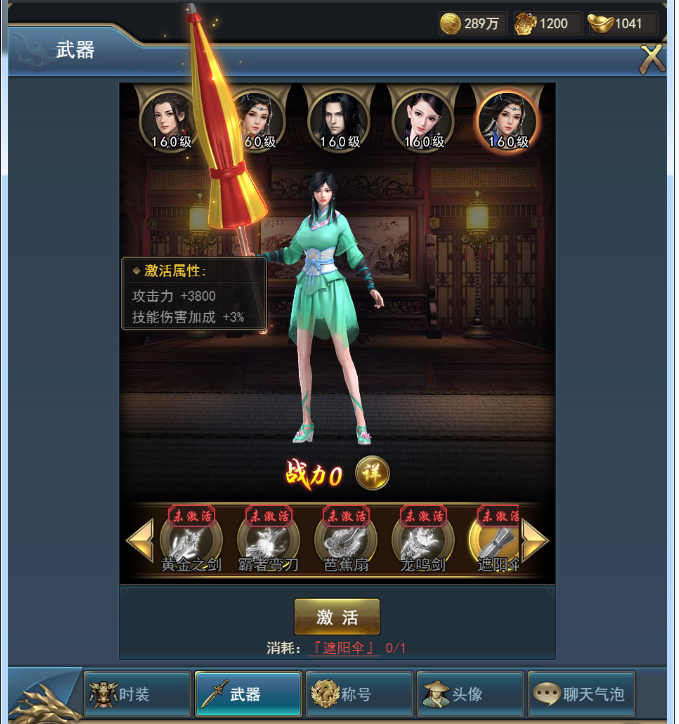Click the 激活 activate button
Viewport: 679px width, 724px height.
337,617
